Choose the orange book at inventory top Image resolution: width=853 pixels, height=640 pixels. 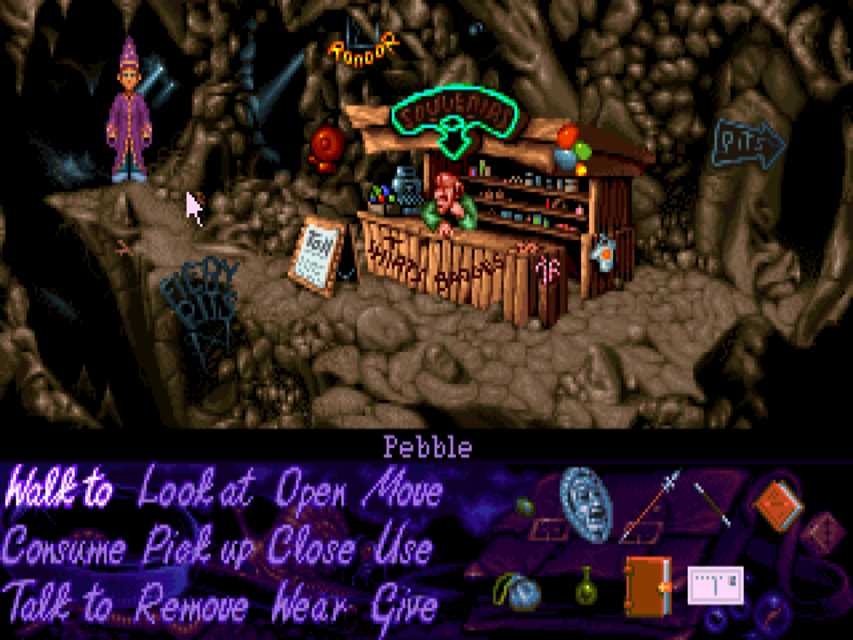[x=777, y=505]
